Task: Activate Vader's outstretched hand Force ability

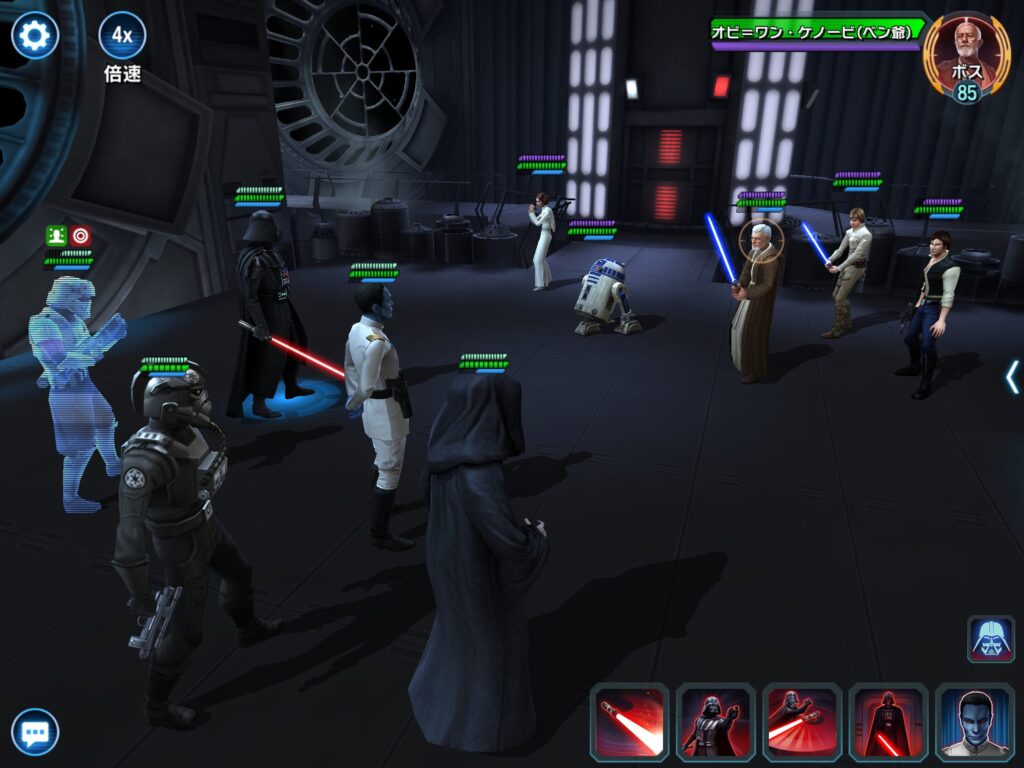Action: (715, 723)
